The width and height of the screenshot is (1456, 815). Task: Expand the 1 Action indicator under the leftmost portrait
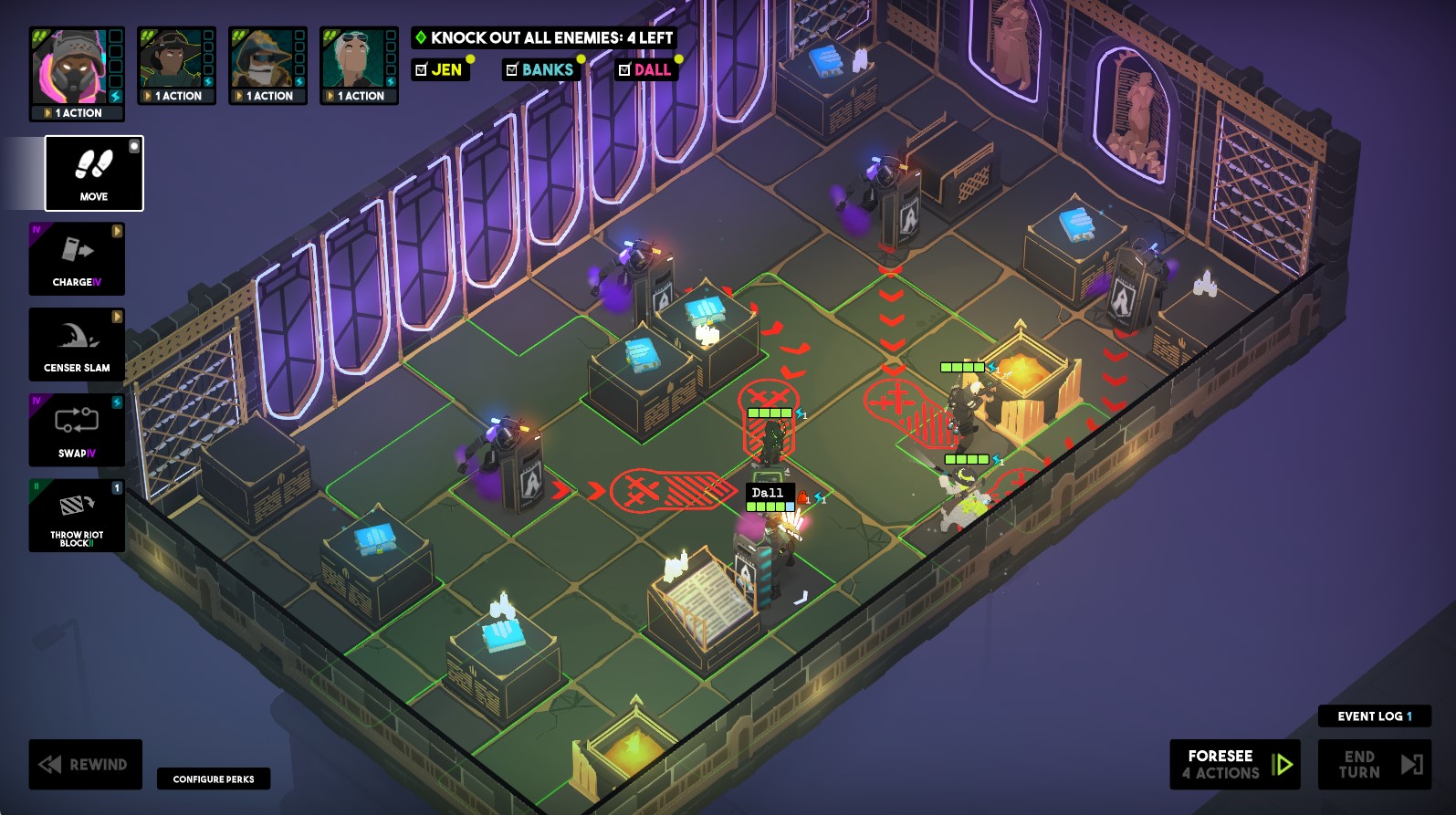pyautogui.click(x=78, y=112)
